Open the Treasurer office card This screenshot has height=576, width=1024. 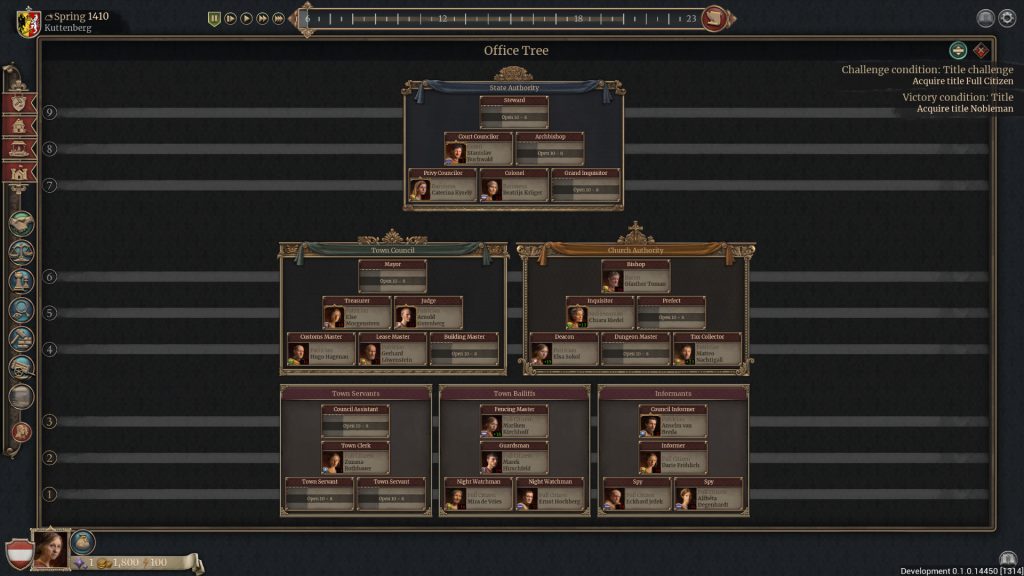(356, 313)
